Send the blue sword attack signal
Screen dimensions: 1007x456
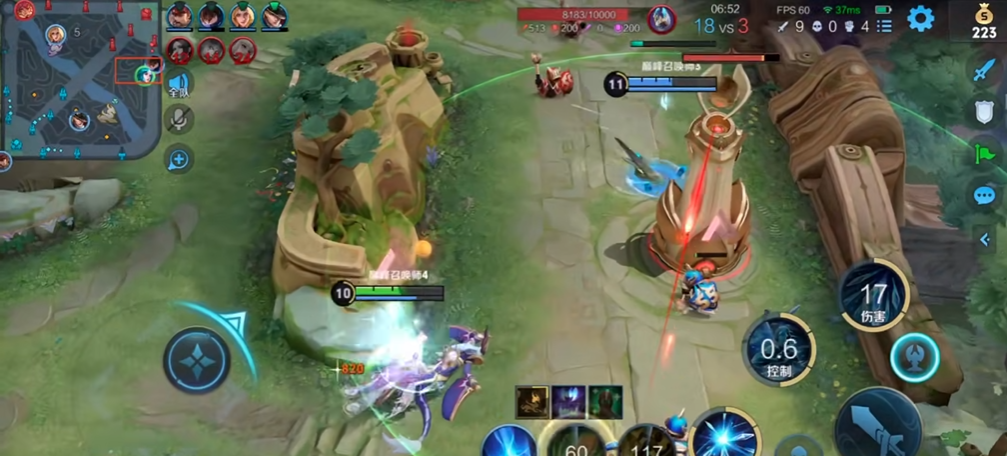984,70
